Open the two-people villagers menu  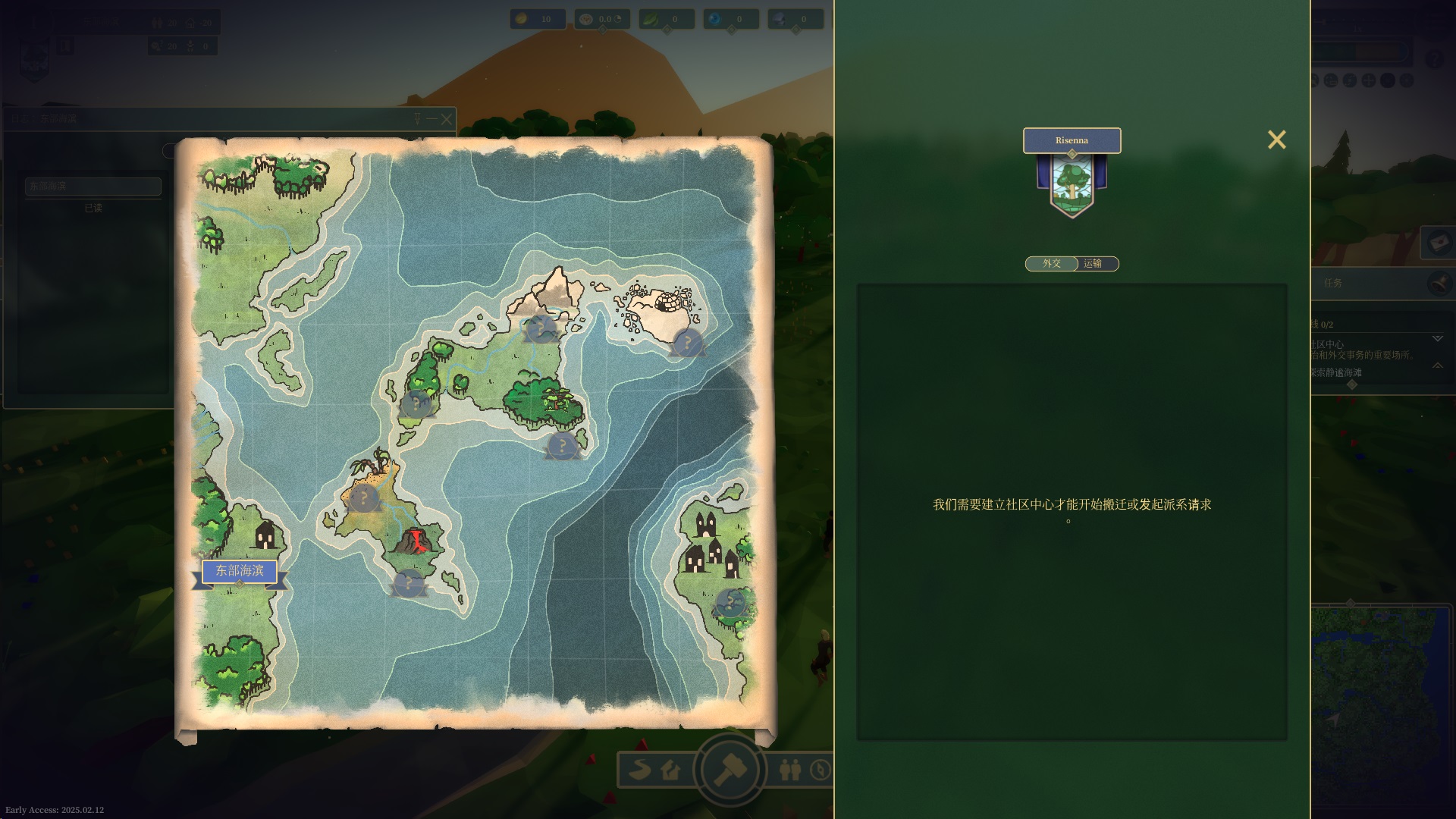[x=790, y=770]
